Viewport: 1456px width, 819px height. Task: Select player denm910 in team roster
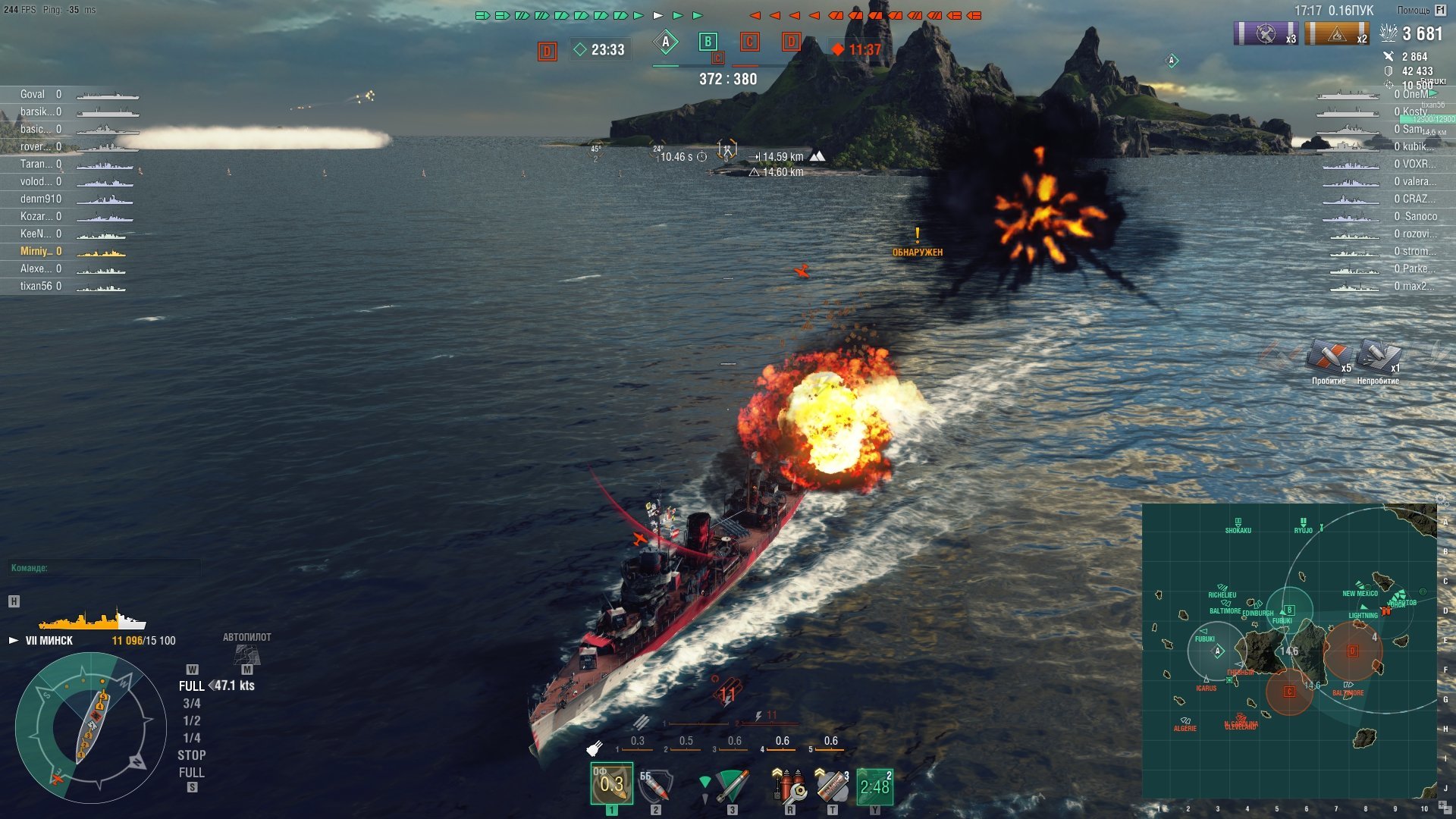coord(41,199)
